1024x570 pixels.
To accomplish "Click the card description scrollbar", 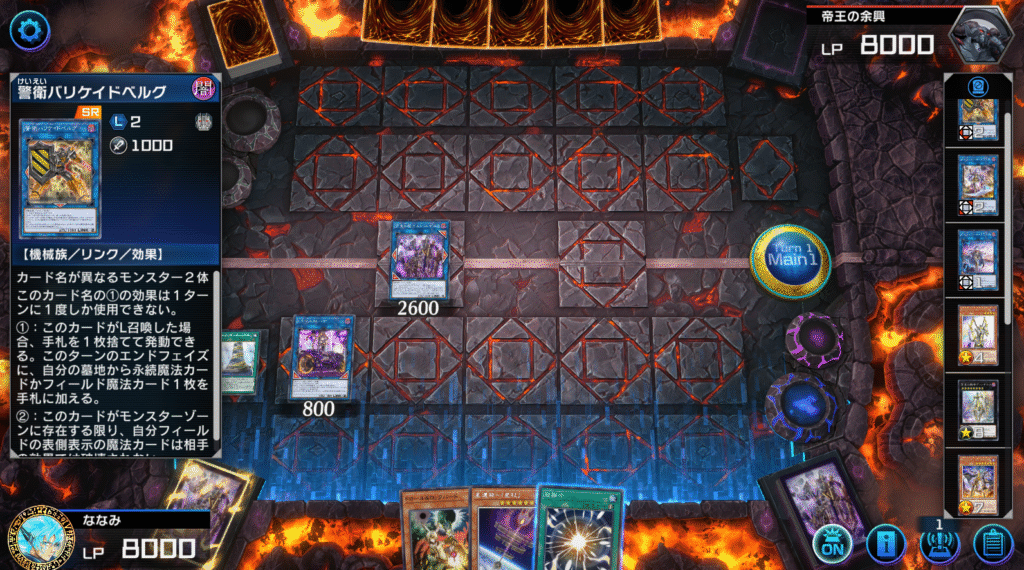I will click(x=215, y=360).
